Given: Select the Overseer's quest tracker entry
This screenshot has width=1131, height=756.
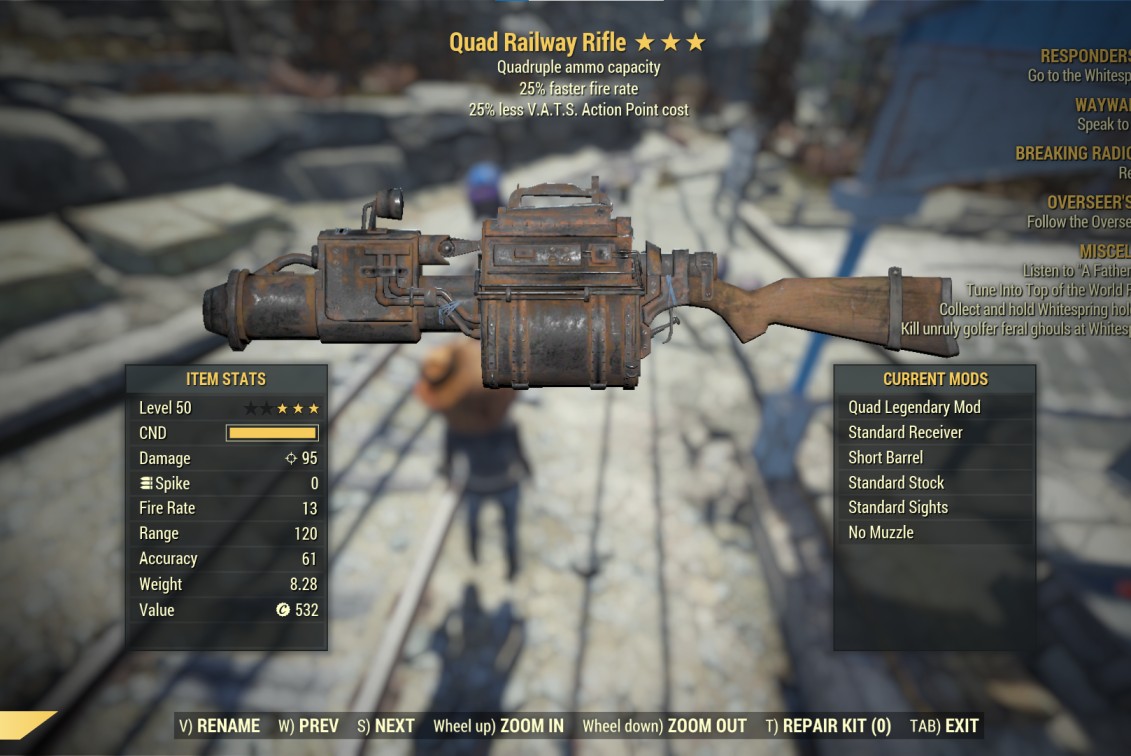Looking at the screenshot, I should pos(1088,203).
